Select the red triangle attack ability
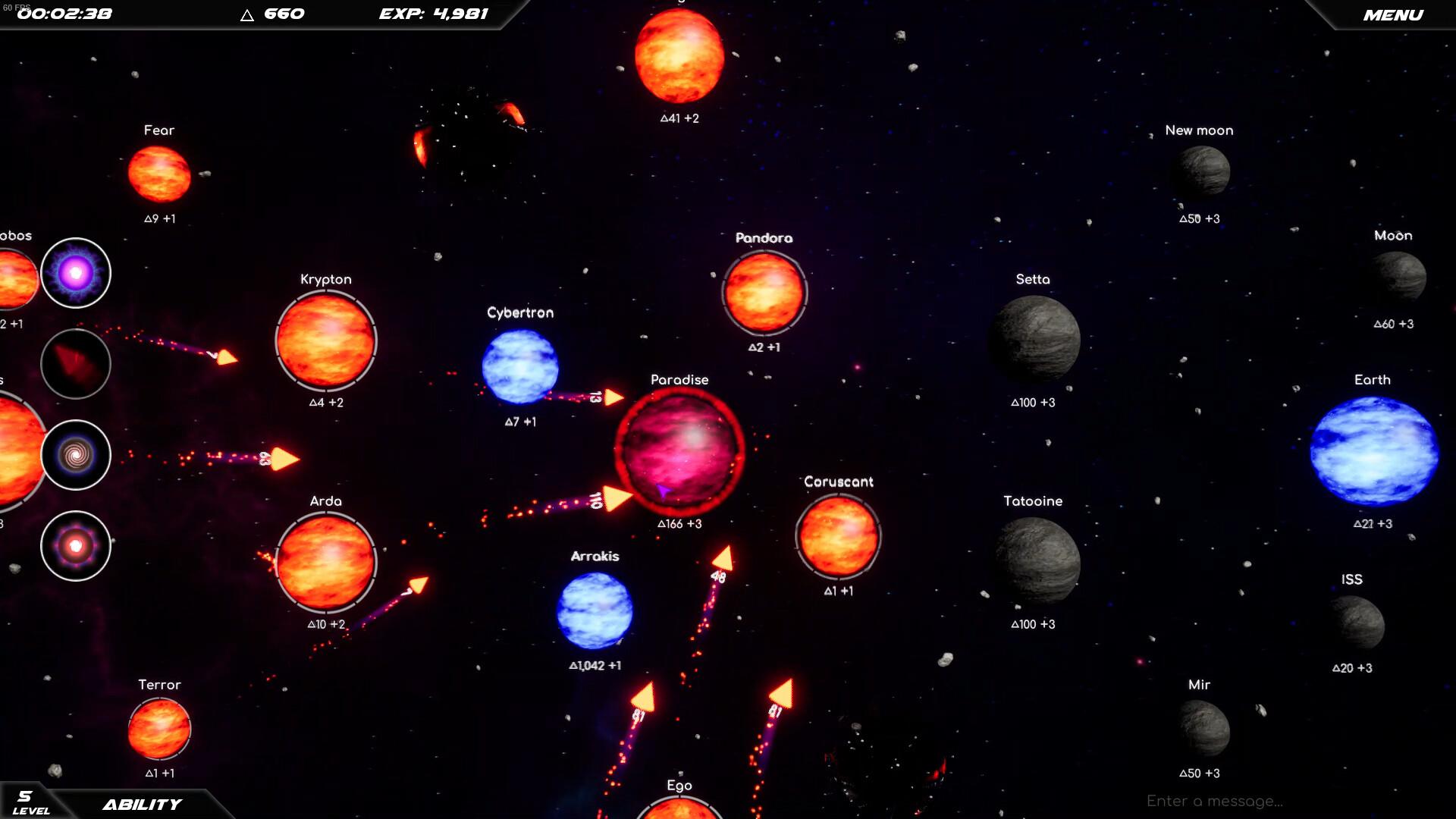The image size is (1456, 819). coord(75,364)
